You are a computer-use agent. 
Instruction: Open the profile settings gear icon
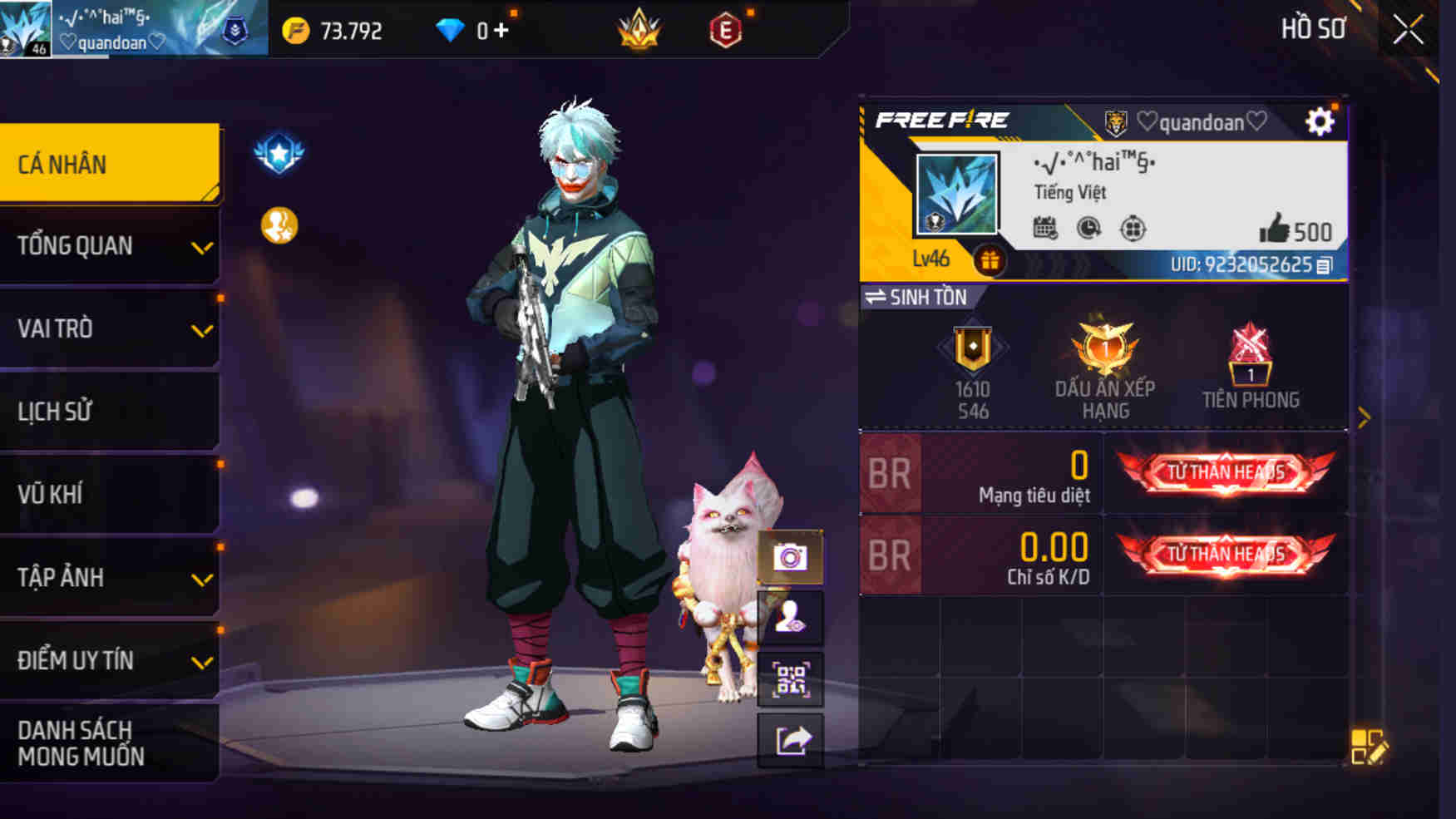pos(1320,121)
